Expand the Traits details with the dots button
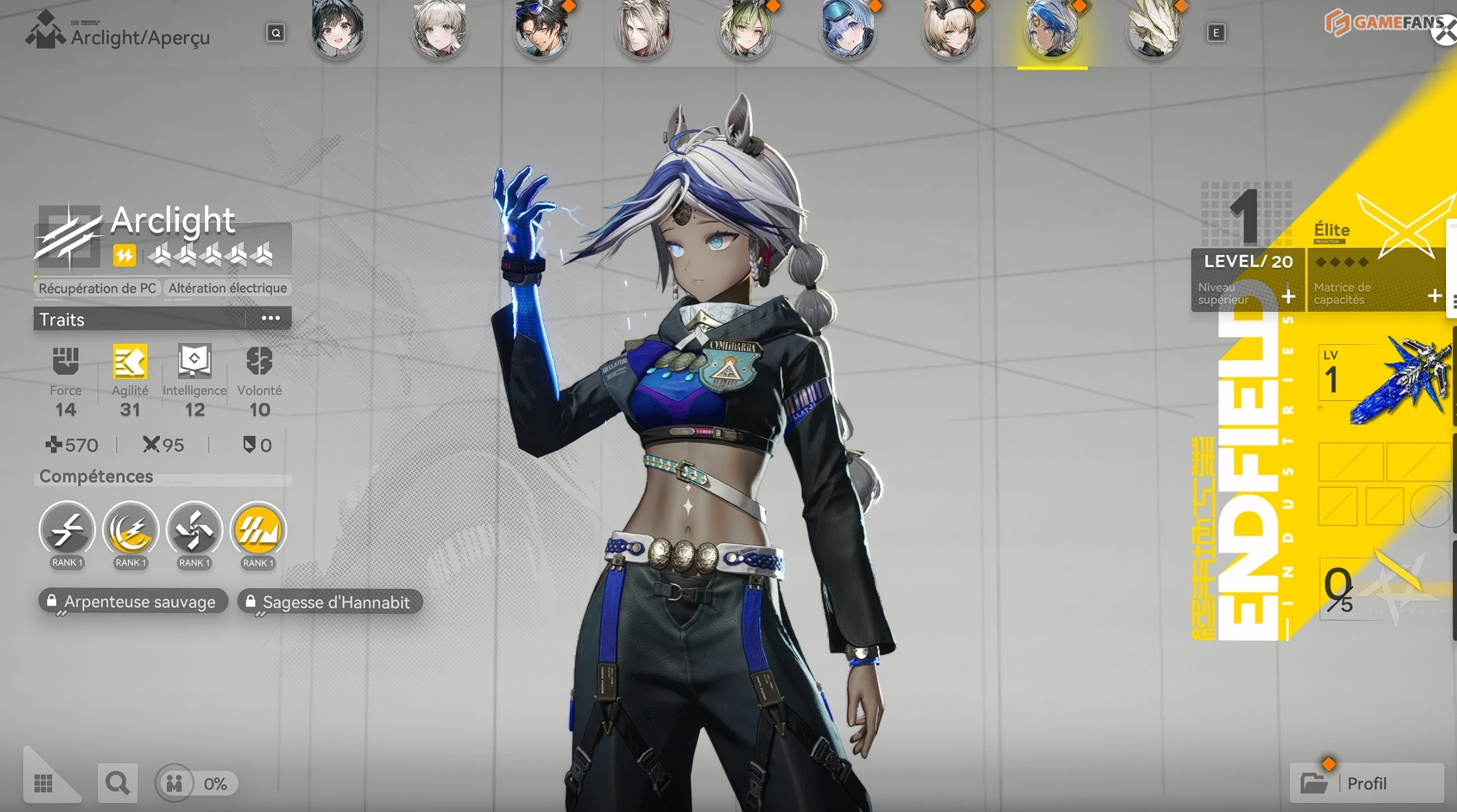 tap(270, 319)
